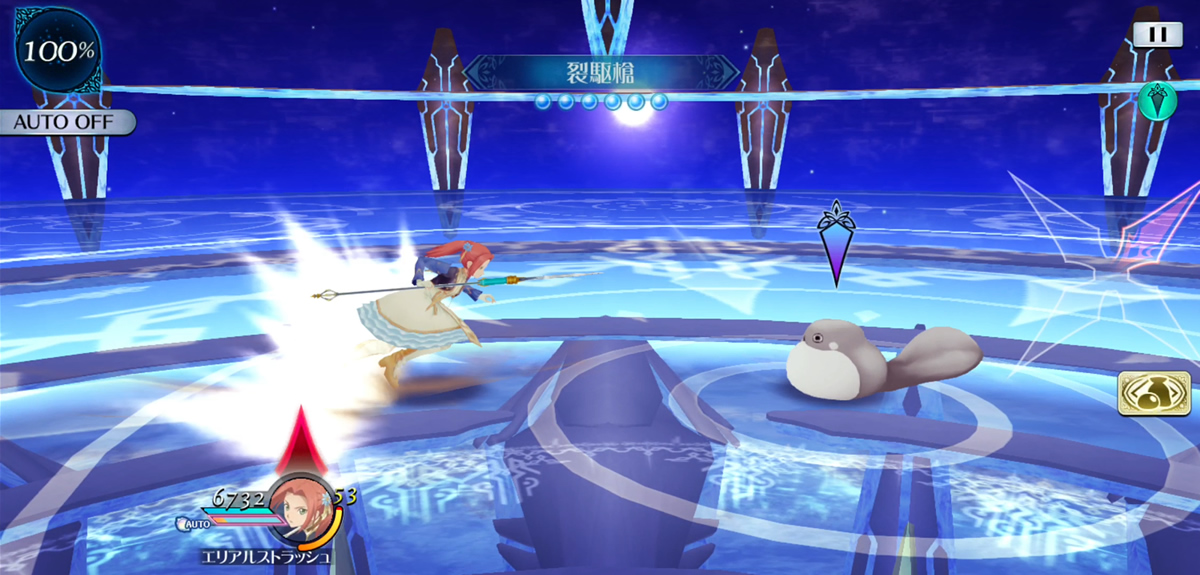Image resolution: width=1200 pixels, height=575 pixels.
Task: Pause the battle
Action: pos(1158,34)
